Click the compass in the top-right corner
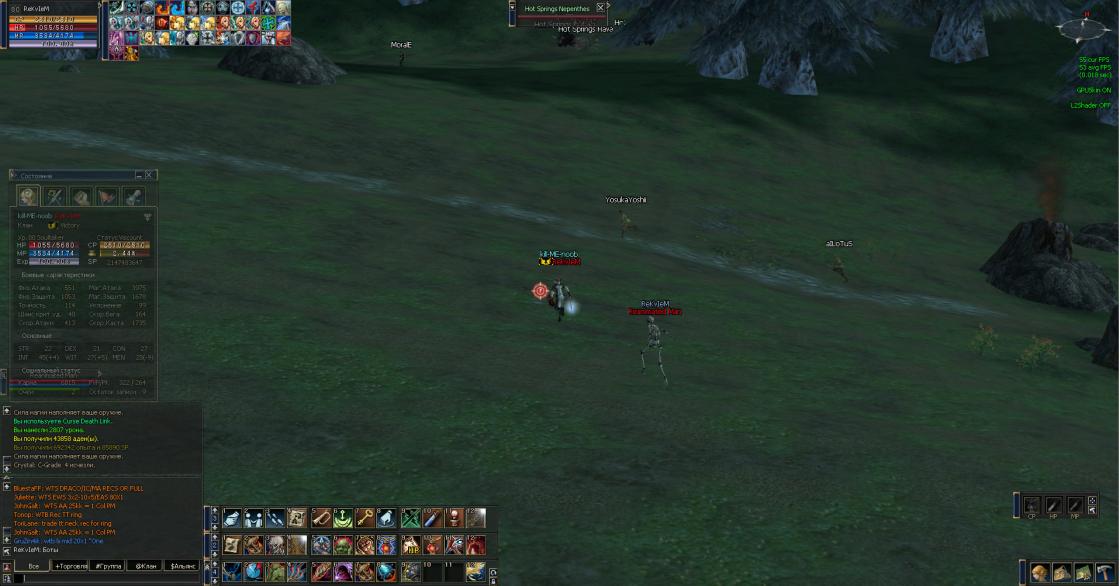 coord(1088,28)
